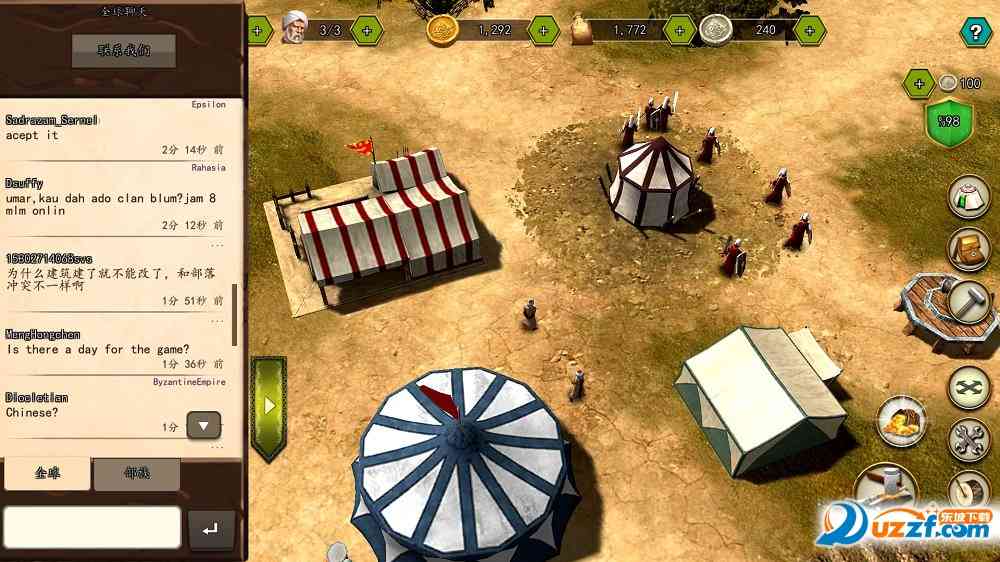This screenshot has width=1000, height=562.
Task: Add gold with the plus after 1,292
Action: [543, 30]
